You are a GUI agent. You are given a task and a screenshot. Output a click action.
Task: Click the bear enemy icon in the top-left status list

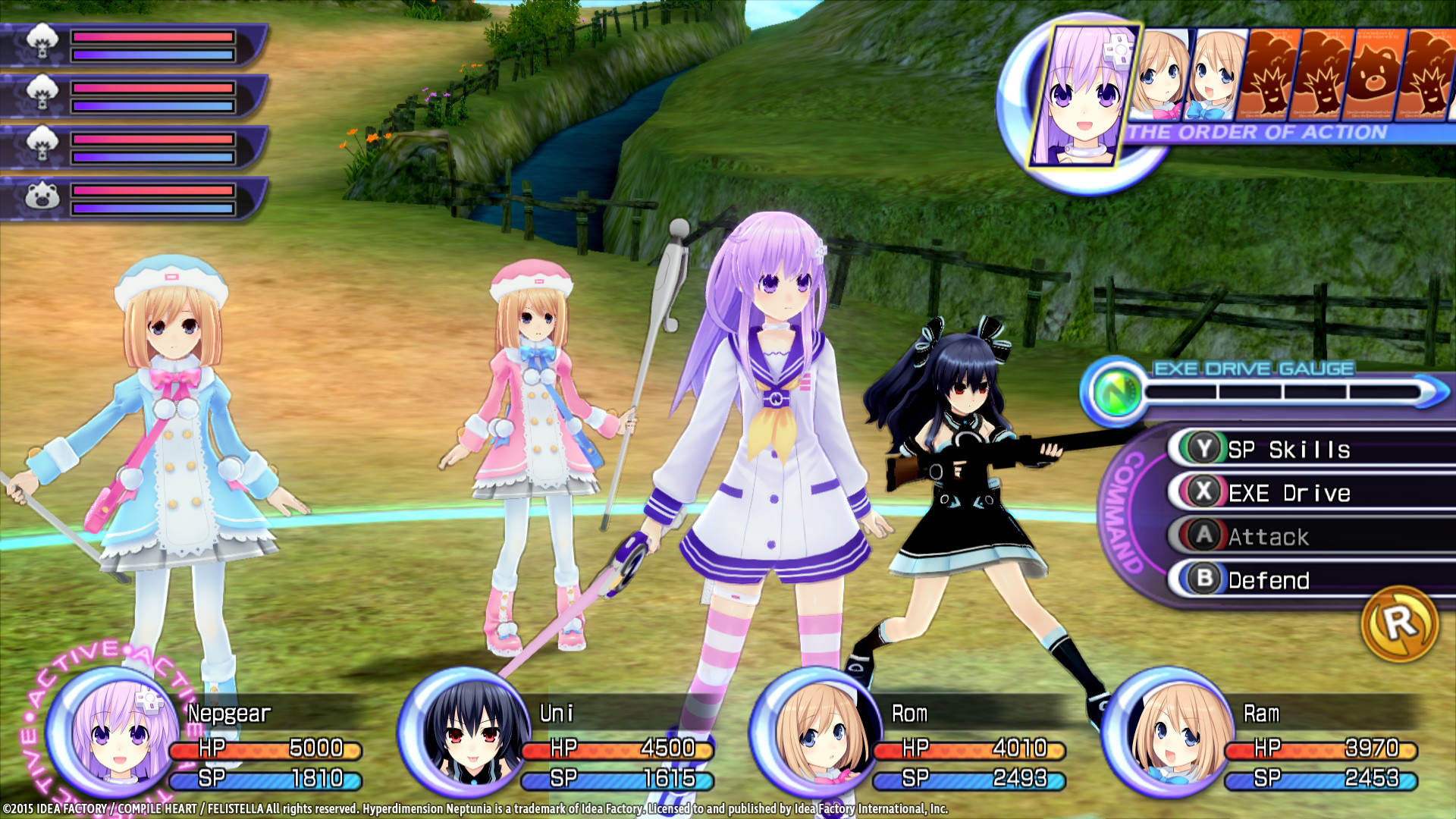pos(42,199)
